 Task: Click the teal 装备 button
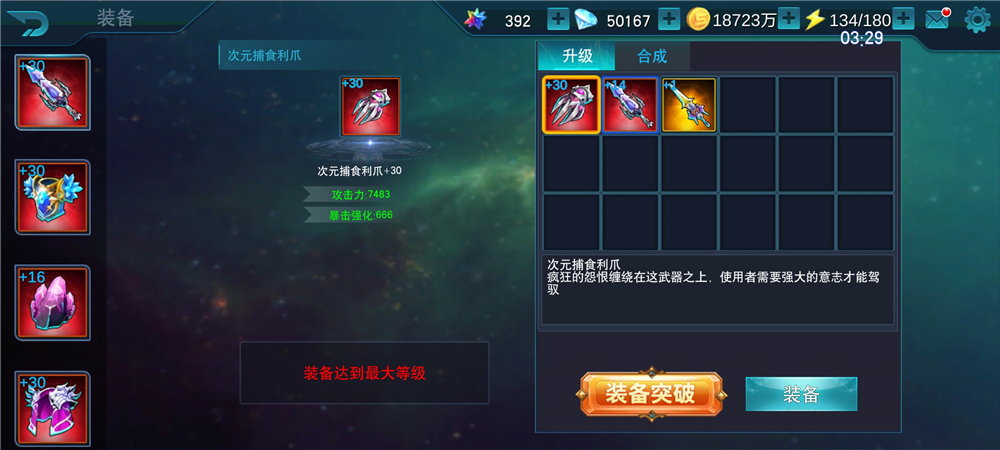[x=801, y=394]
